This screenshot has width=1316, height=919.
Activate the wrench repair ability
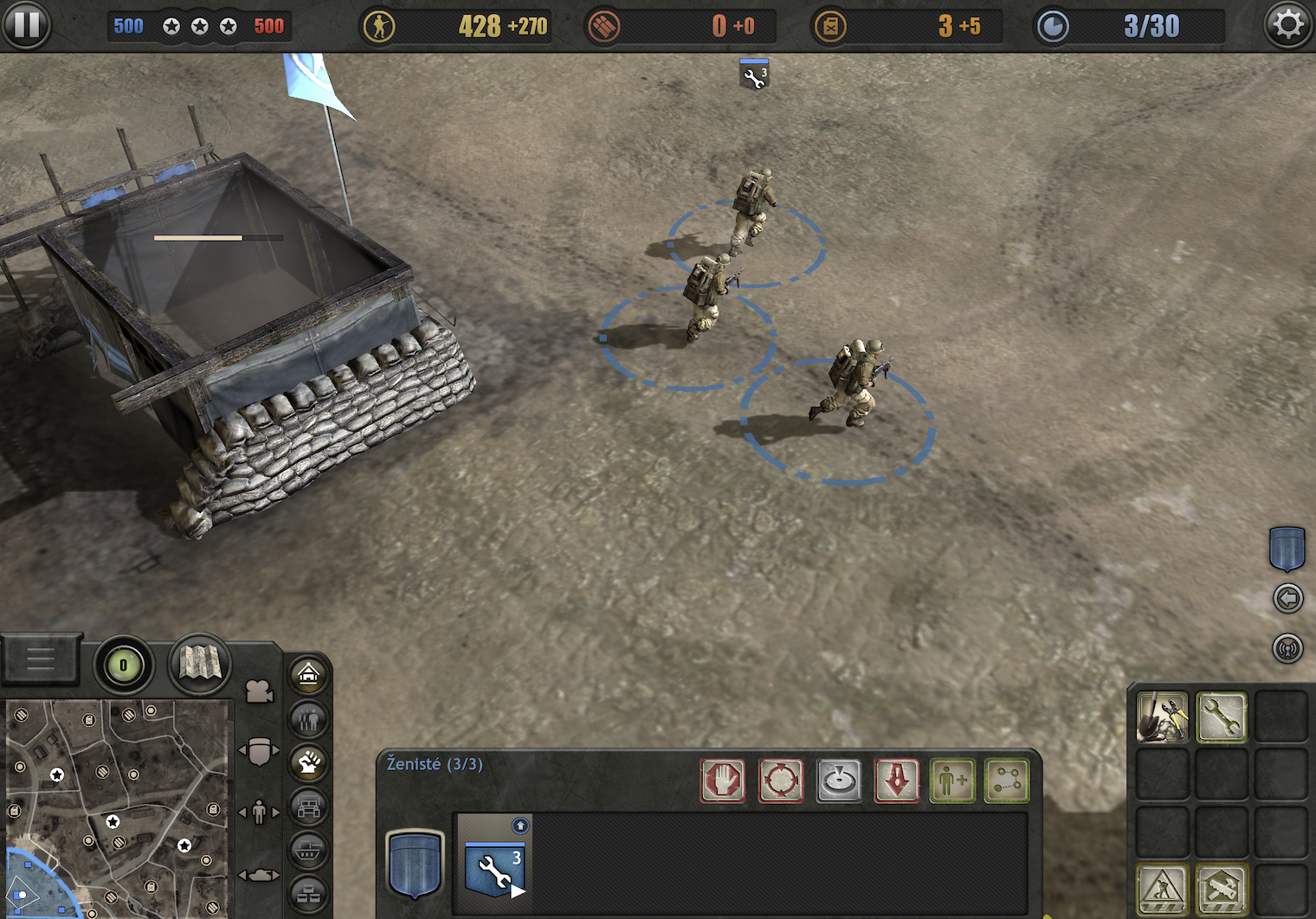[x=1221, y=717]
